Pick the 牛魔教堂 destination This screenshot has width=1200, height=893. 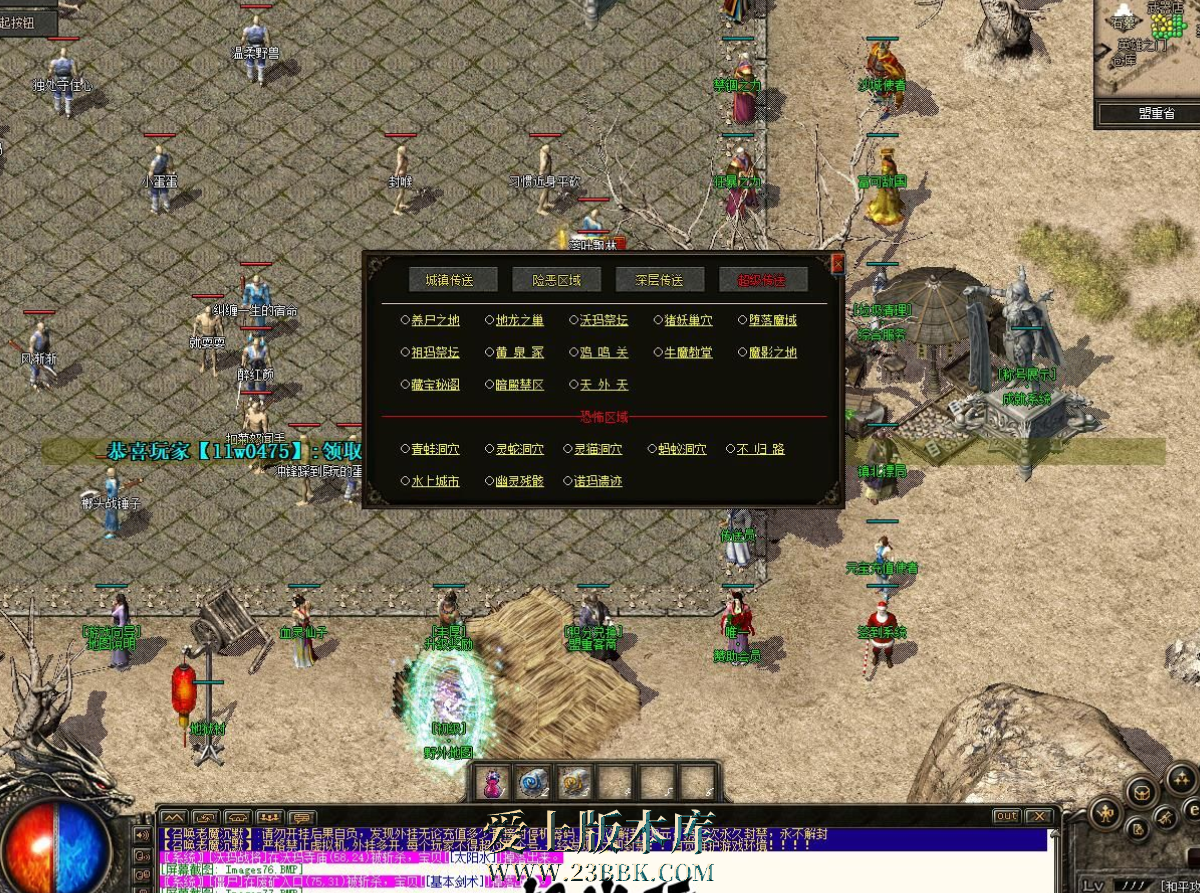(689, 353)
